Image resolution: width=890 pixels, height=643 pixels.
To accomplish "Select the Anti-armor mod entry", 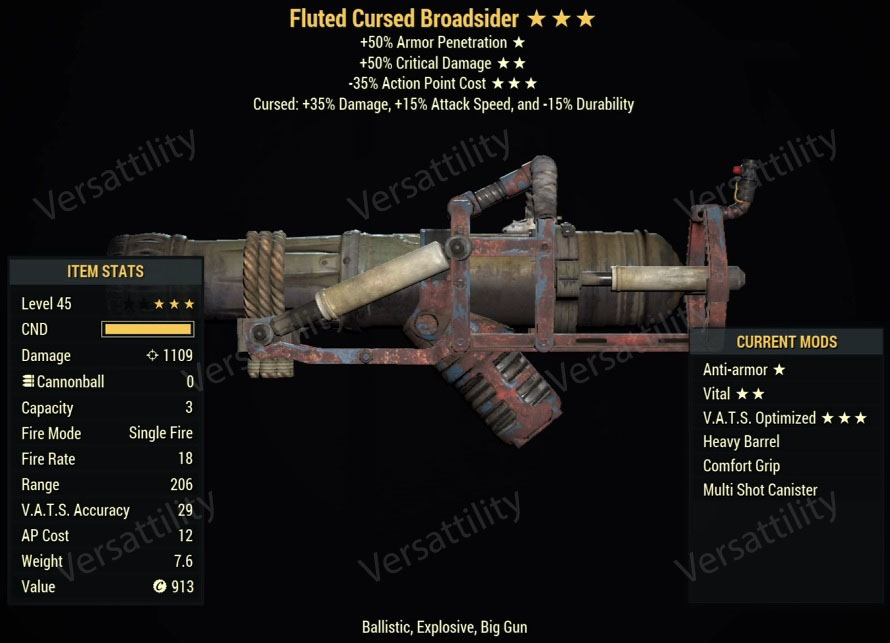I will 743,370.
